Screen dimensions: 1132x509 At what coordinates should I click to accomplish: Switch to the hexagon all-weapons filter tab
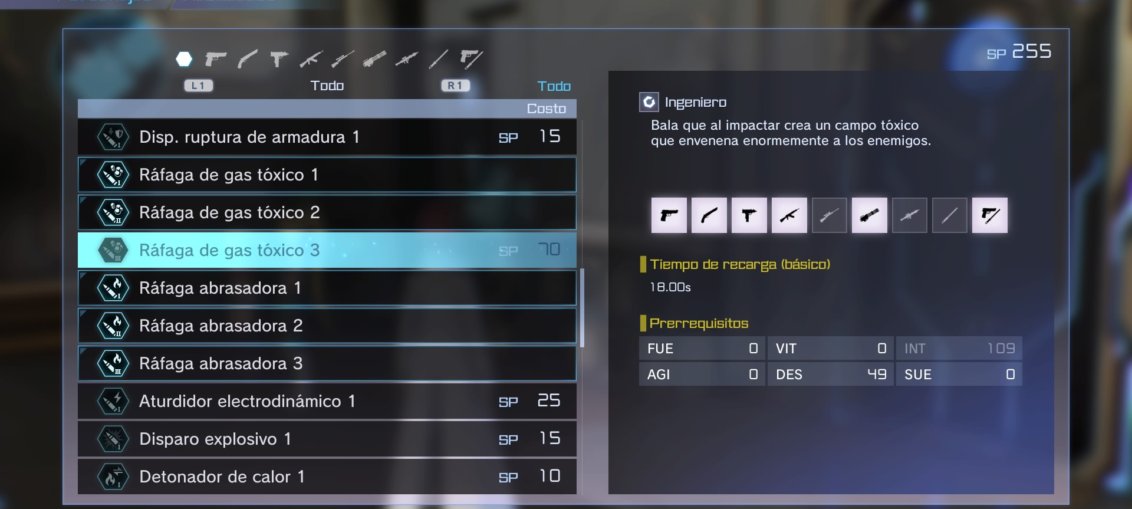pyautogui.click(x=184, y=59)
